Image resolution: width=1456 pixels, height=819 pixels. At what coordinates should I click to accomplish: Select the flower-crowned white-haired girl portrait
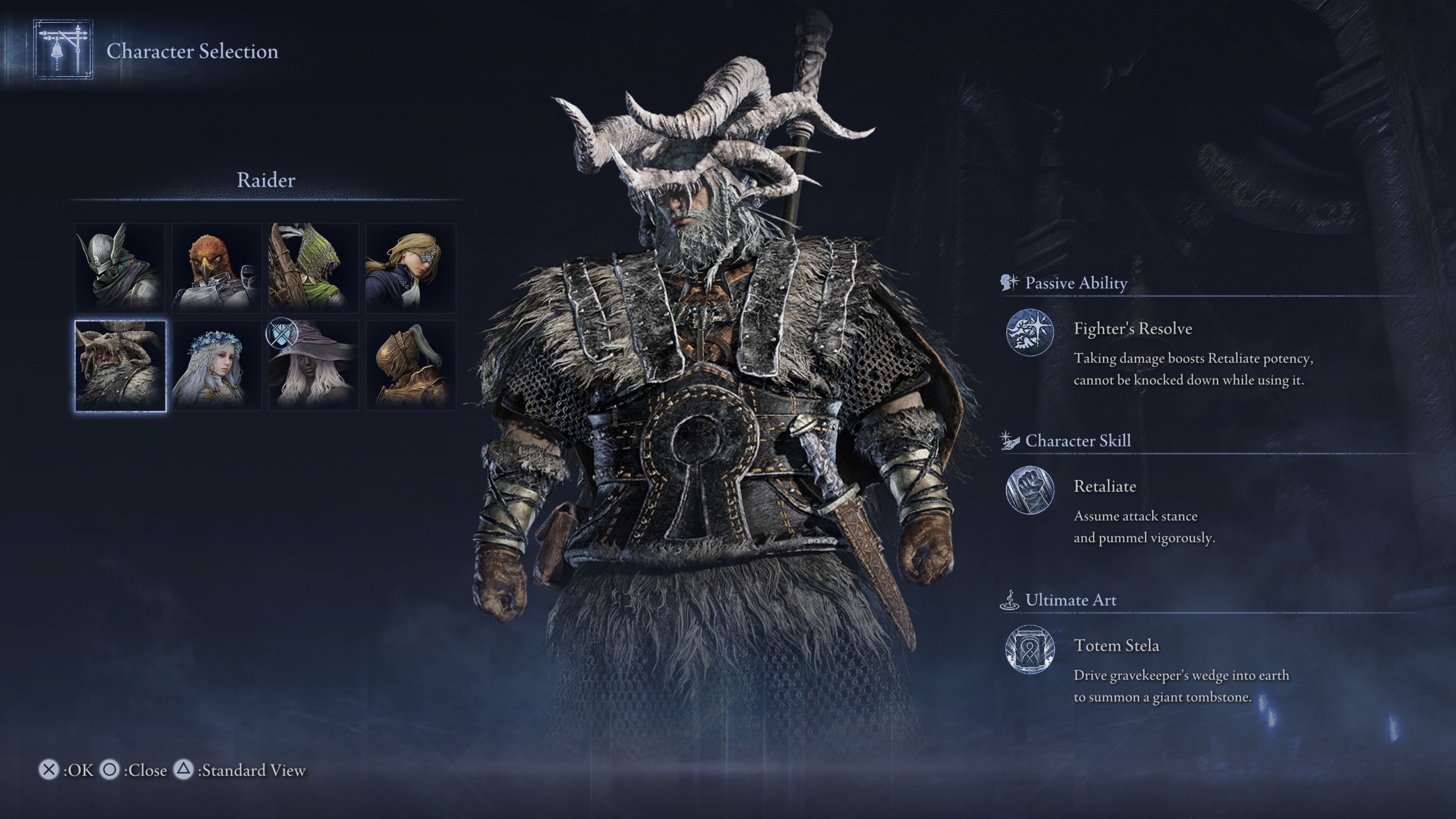point(217,365)
